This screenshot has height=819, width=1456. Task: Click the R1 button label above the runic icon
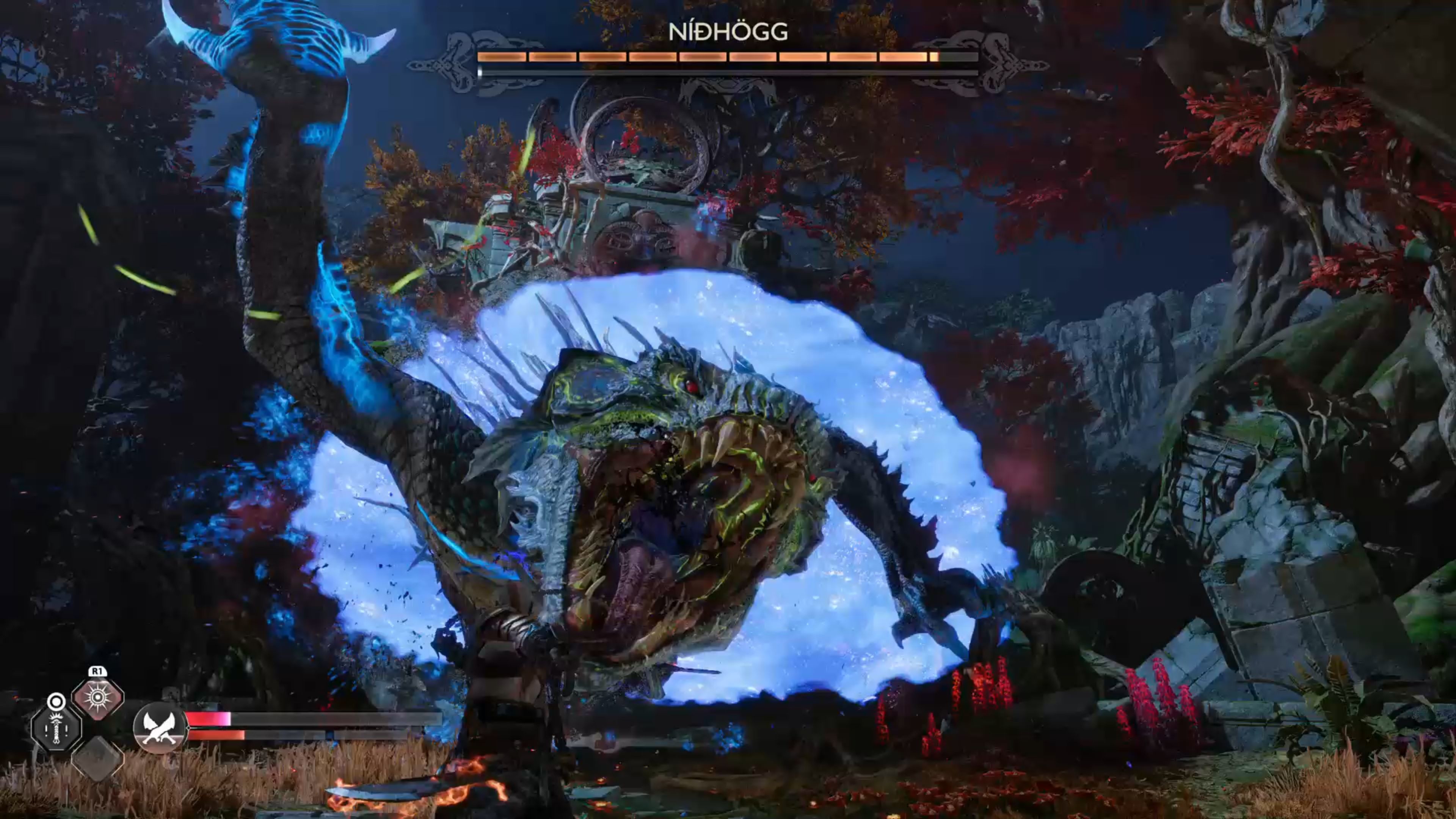pyautogui.click(x=98, y=672)
